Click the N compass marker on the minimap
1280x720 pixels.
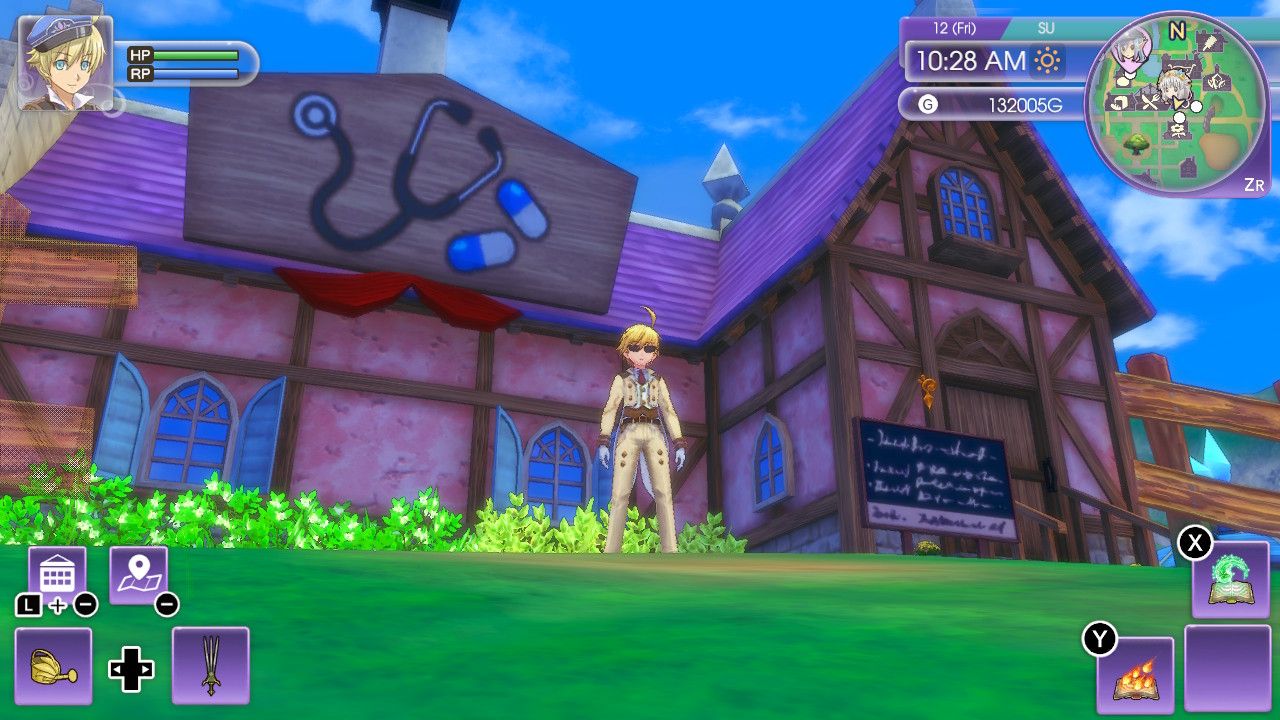pyautogui.click(x=1177, y=29)
